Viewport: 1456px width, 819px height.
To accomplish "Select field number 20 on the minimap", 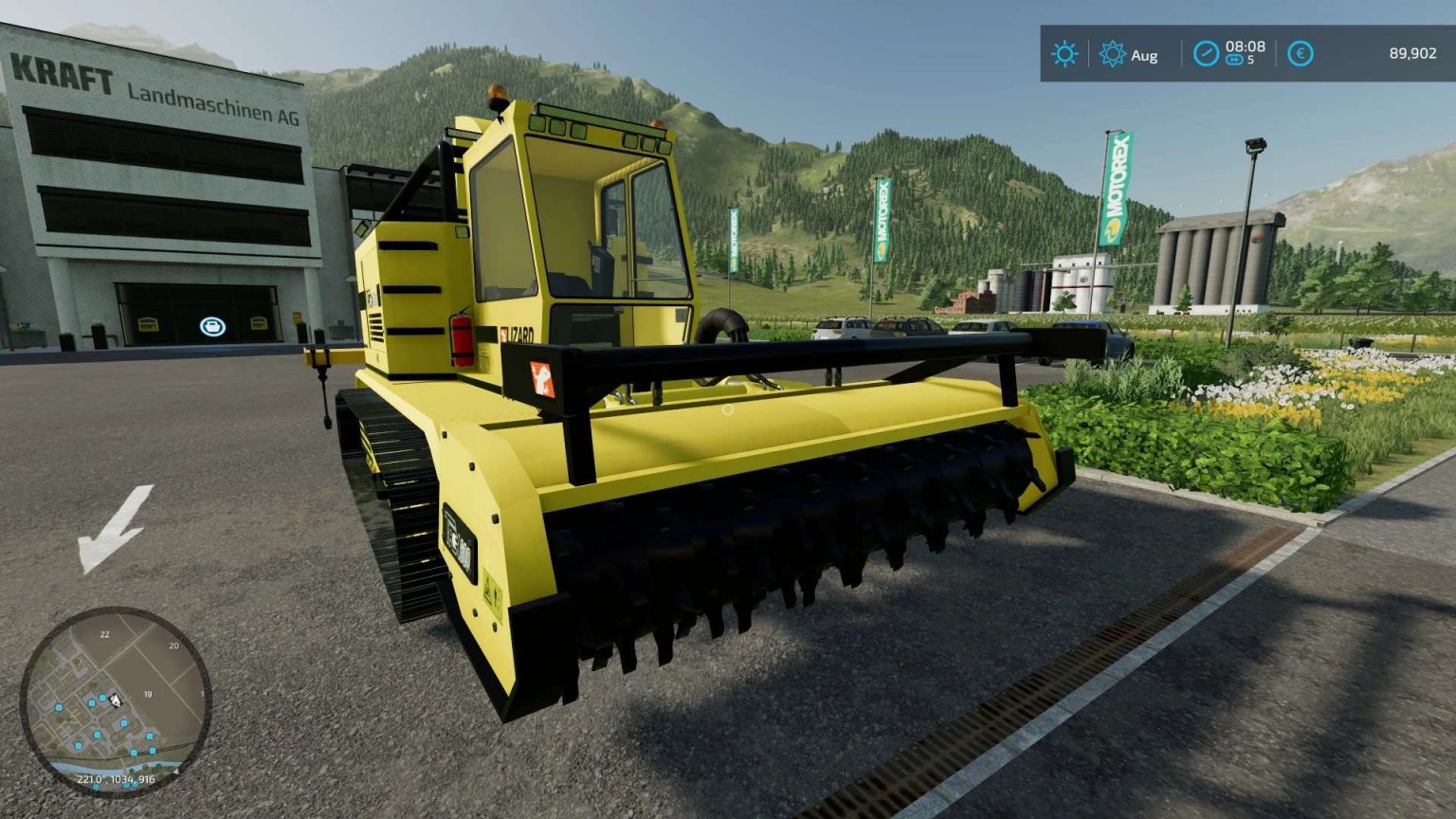I will [173, 646].
